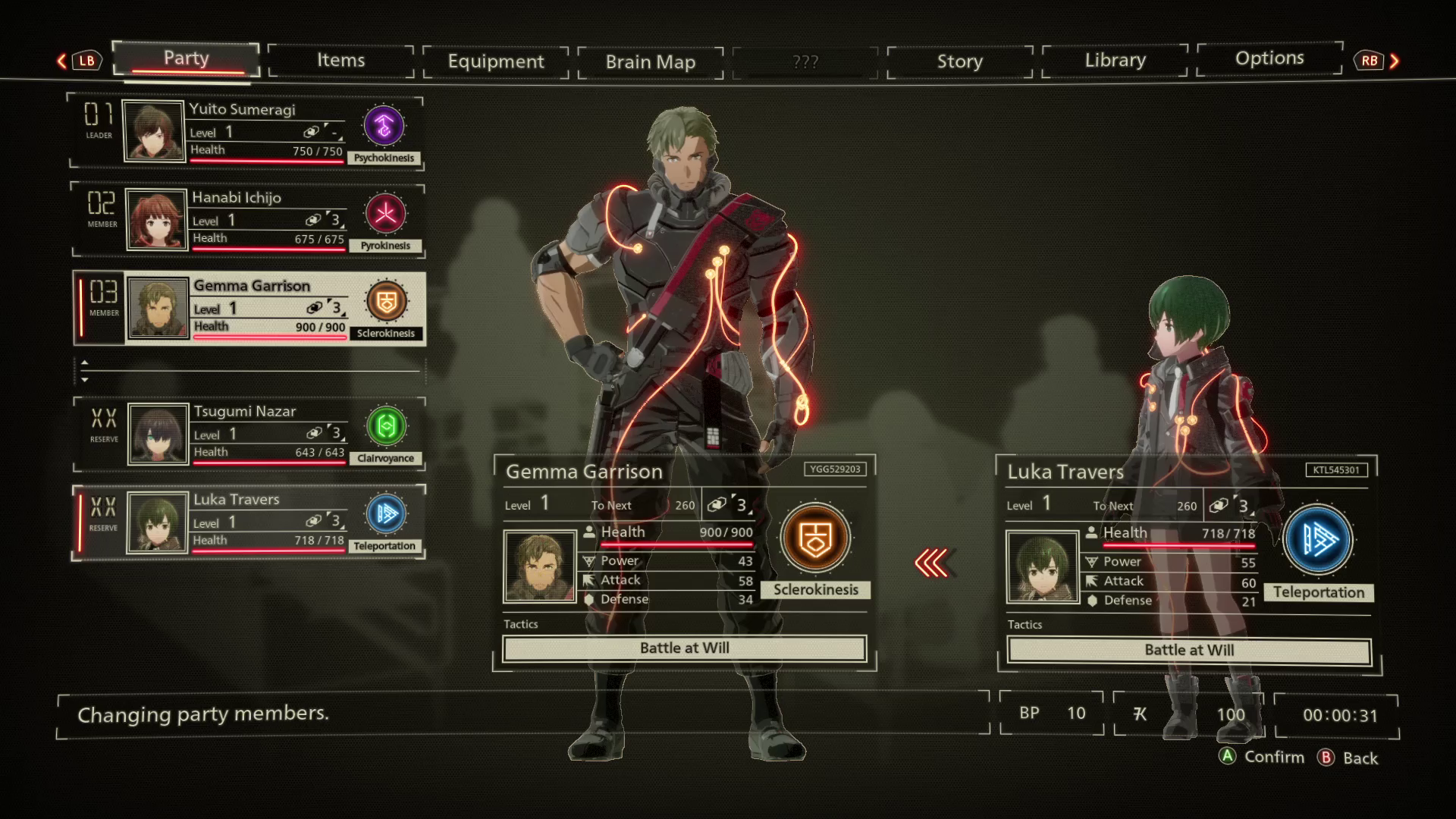The height and width of the screenshot is (819, 1456).
Task: Select the Story tab
Action: (x=959, y=61)
